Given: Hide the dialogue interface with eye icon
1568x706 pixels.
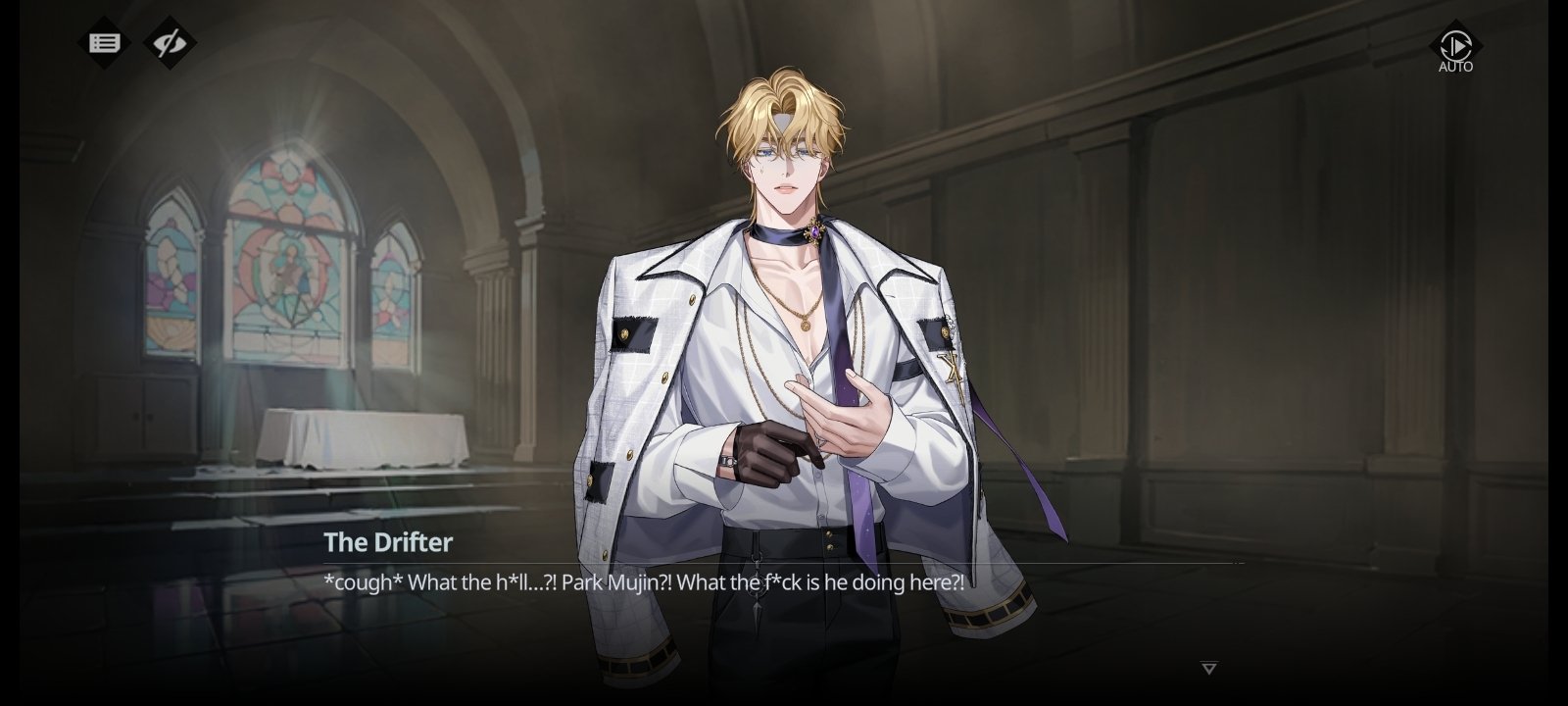Looking at the screenshot, I should pos(171,43).
